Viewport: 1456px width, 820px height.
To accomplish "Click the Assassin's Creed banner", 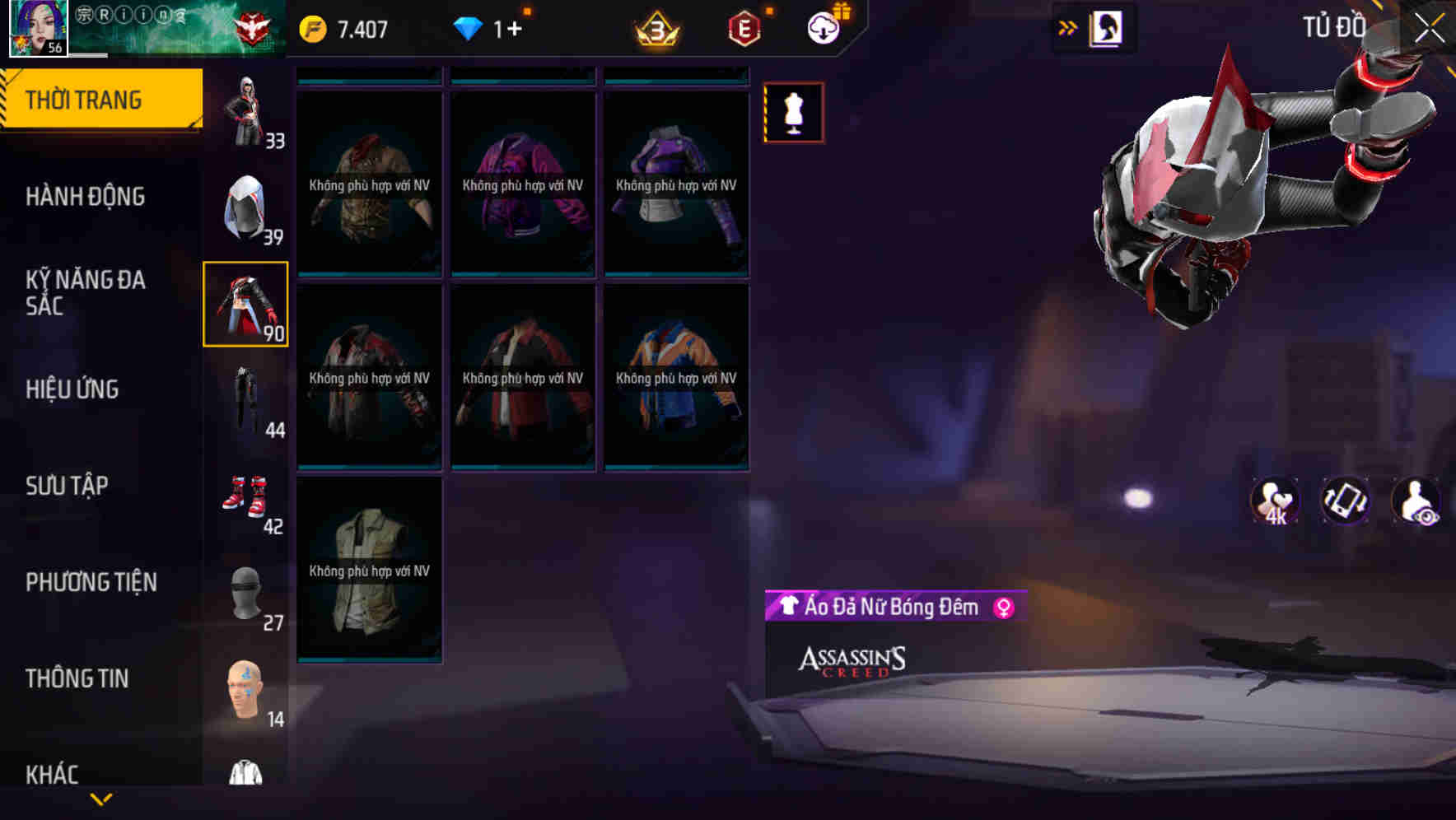I will pyautogui.click(x=852, y=664).
